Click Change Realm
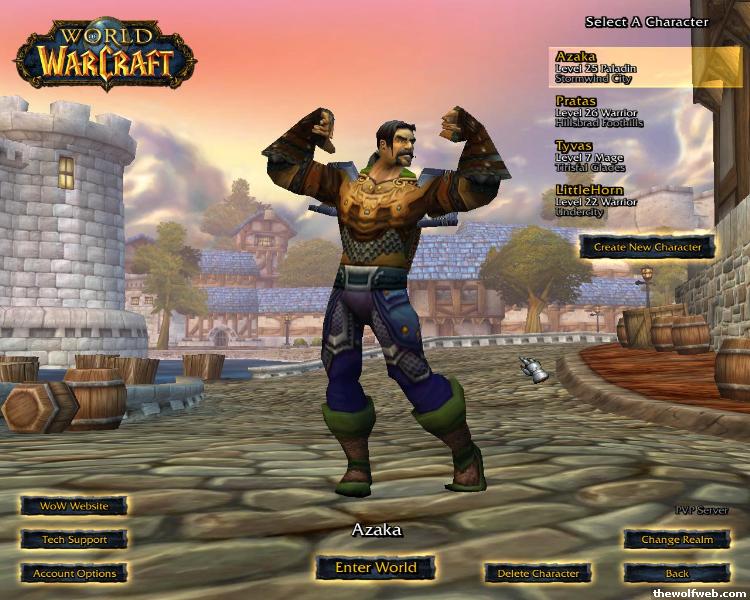The width and height of the screenshot is (750, 600). tap(677, 540)
